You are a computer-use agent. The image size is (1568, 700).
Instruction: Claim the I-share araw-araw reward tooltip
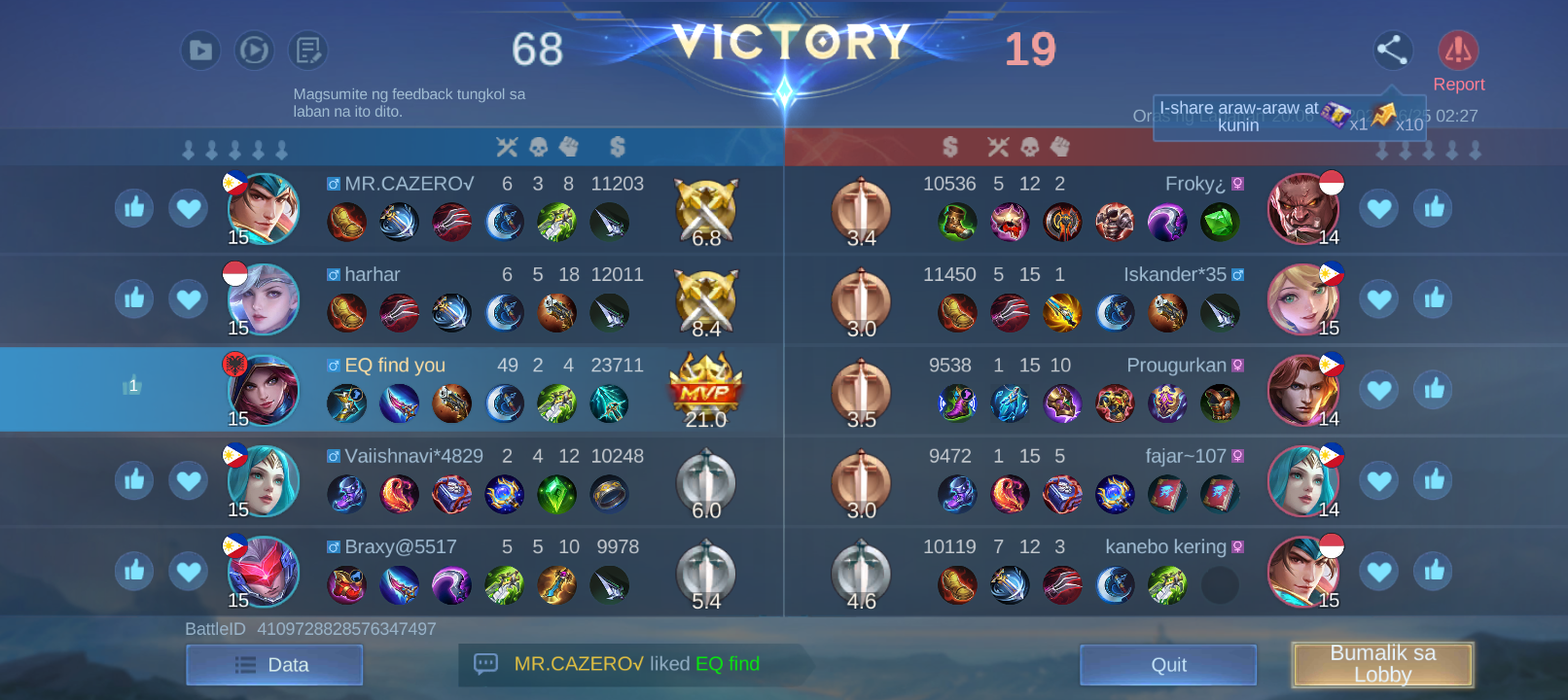point(1289,116)
